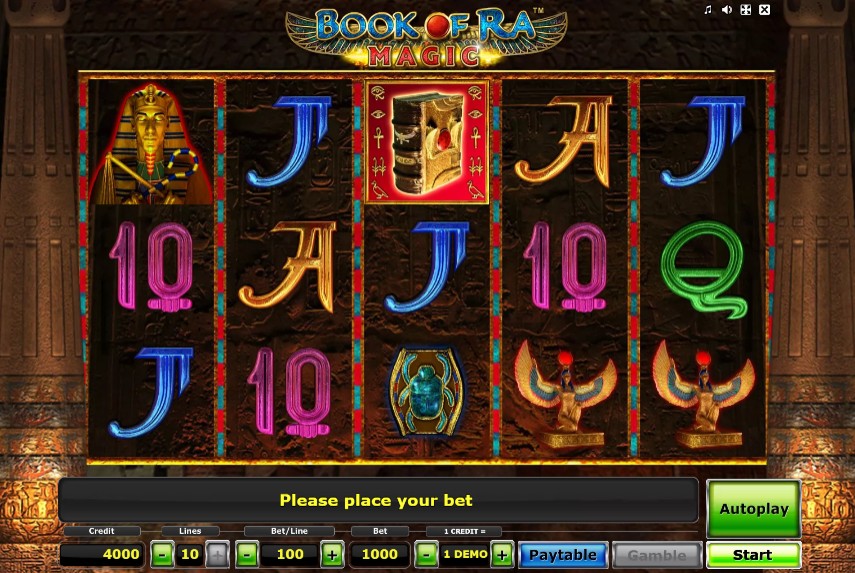Activate Autoplay mode
This screenshot has height=573, width=855.
pos(753,508)
